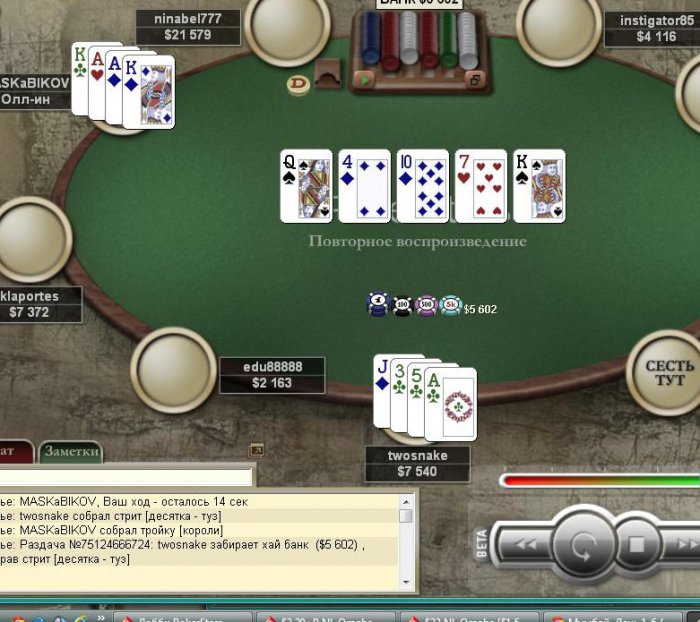
Task: Select player klaportes' name plate
Action: coord(40,305)
